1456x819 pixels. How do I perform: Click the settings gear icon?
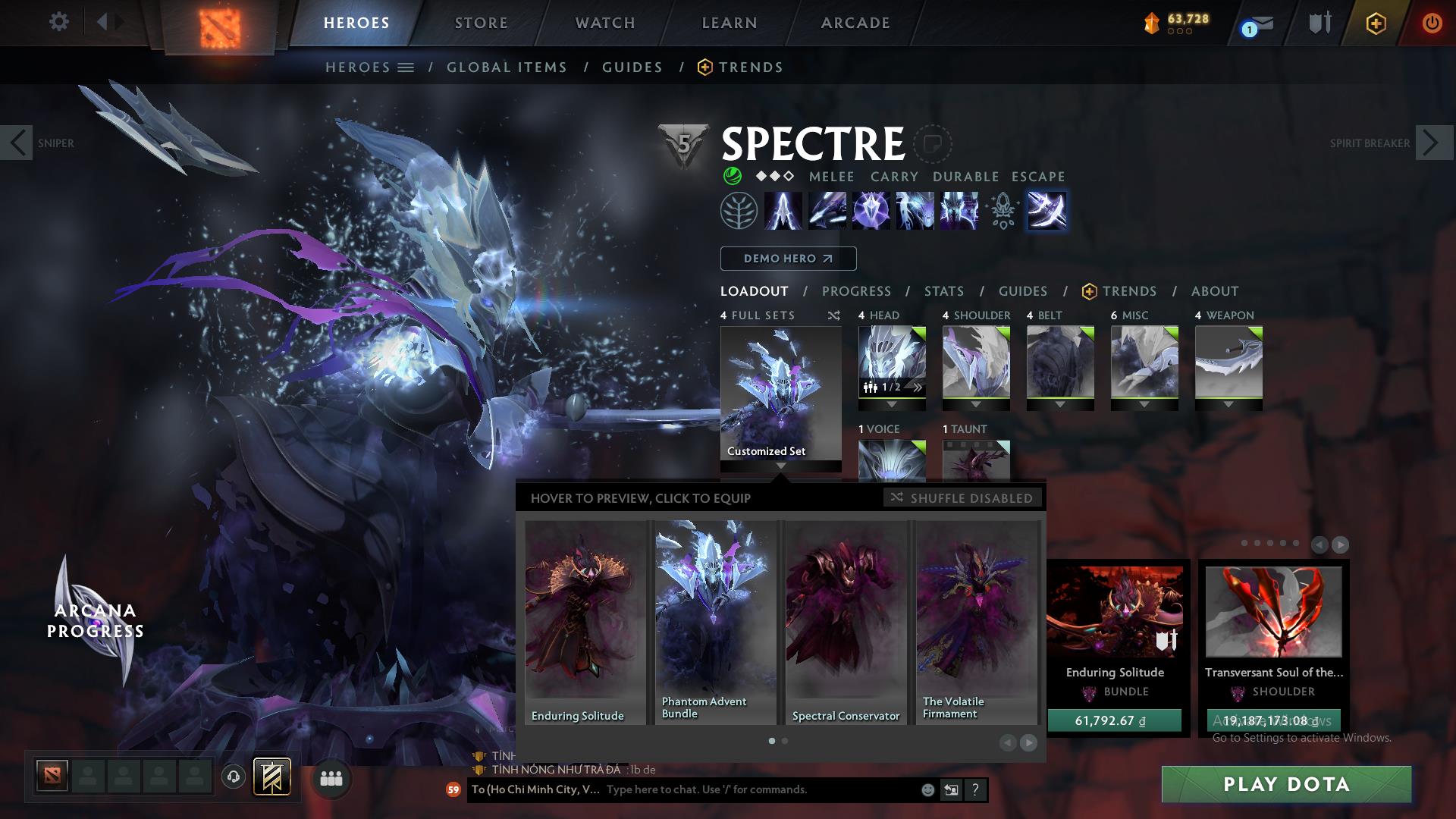coord(58,21)
